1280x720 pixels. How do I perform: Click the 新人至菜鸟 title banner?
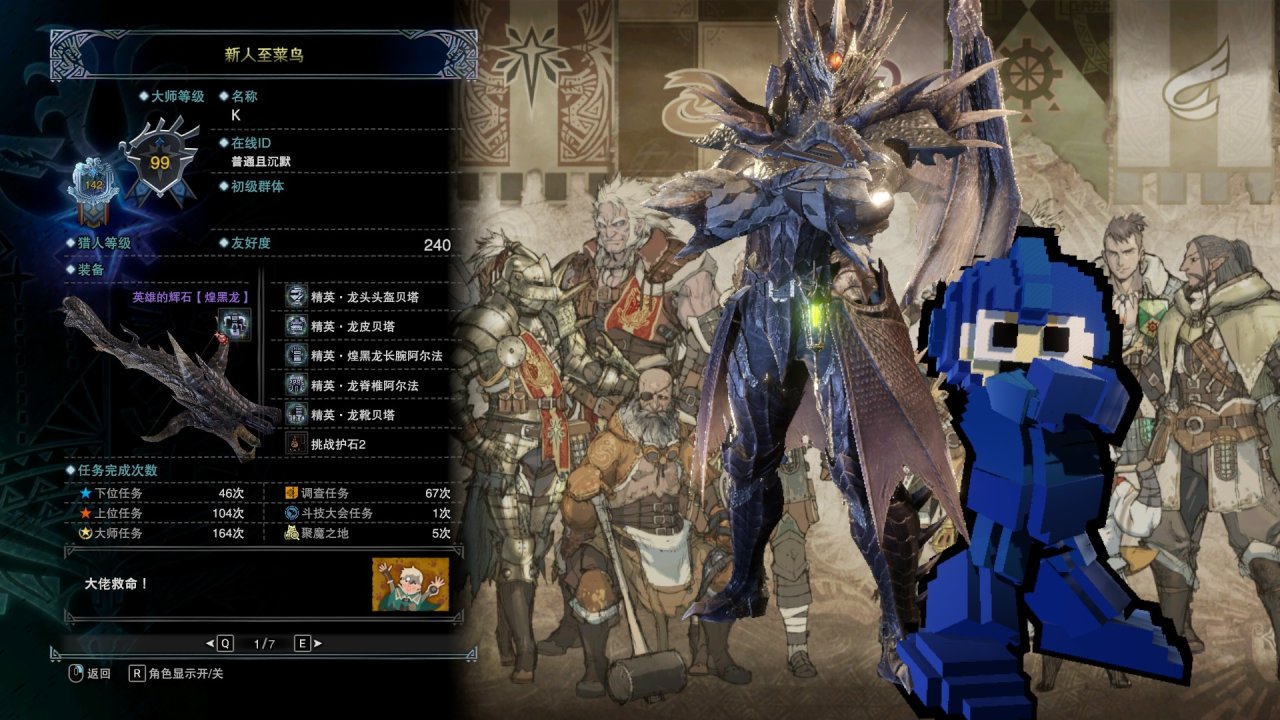(264, 54)
